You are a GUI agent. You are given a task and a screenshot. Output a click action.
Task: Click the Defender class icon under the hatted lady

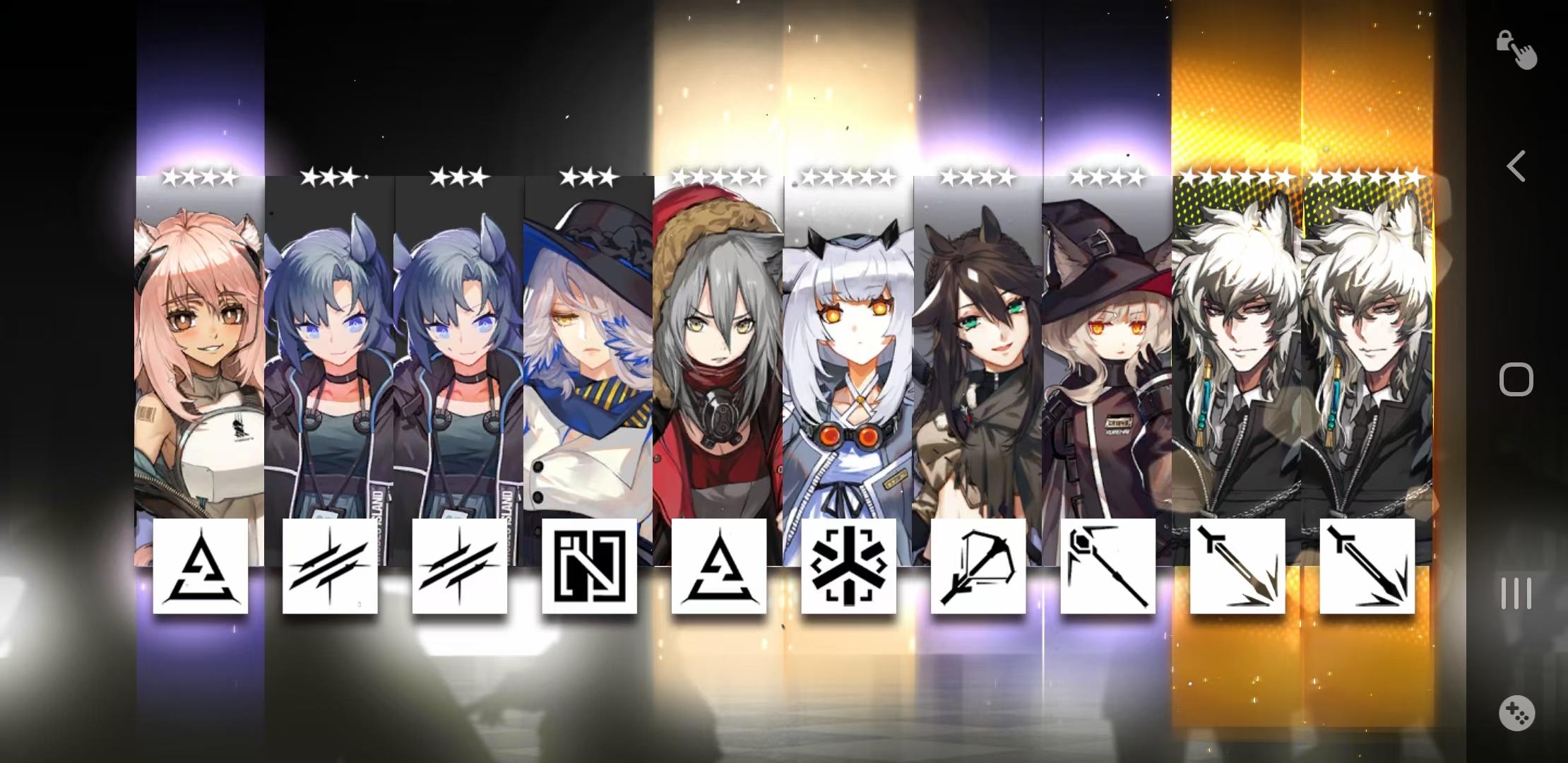click(x=590, y=569)
